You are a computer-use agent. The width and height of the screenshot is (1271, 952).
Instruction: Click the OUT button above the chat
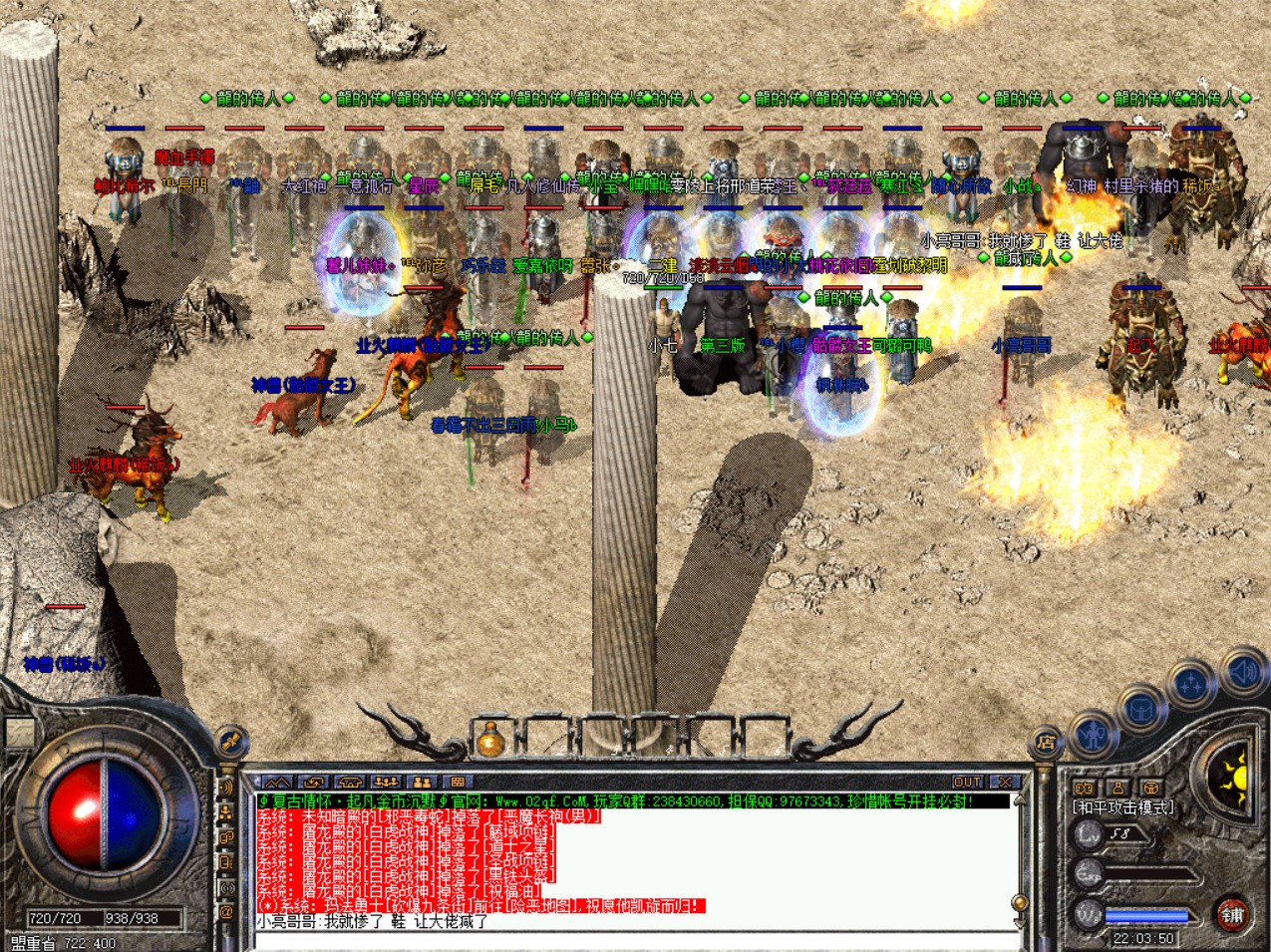[967, 783]
